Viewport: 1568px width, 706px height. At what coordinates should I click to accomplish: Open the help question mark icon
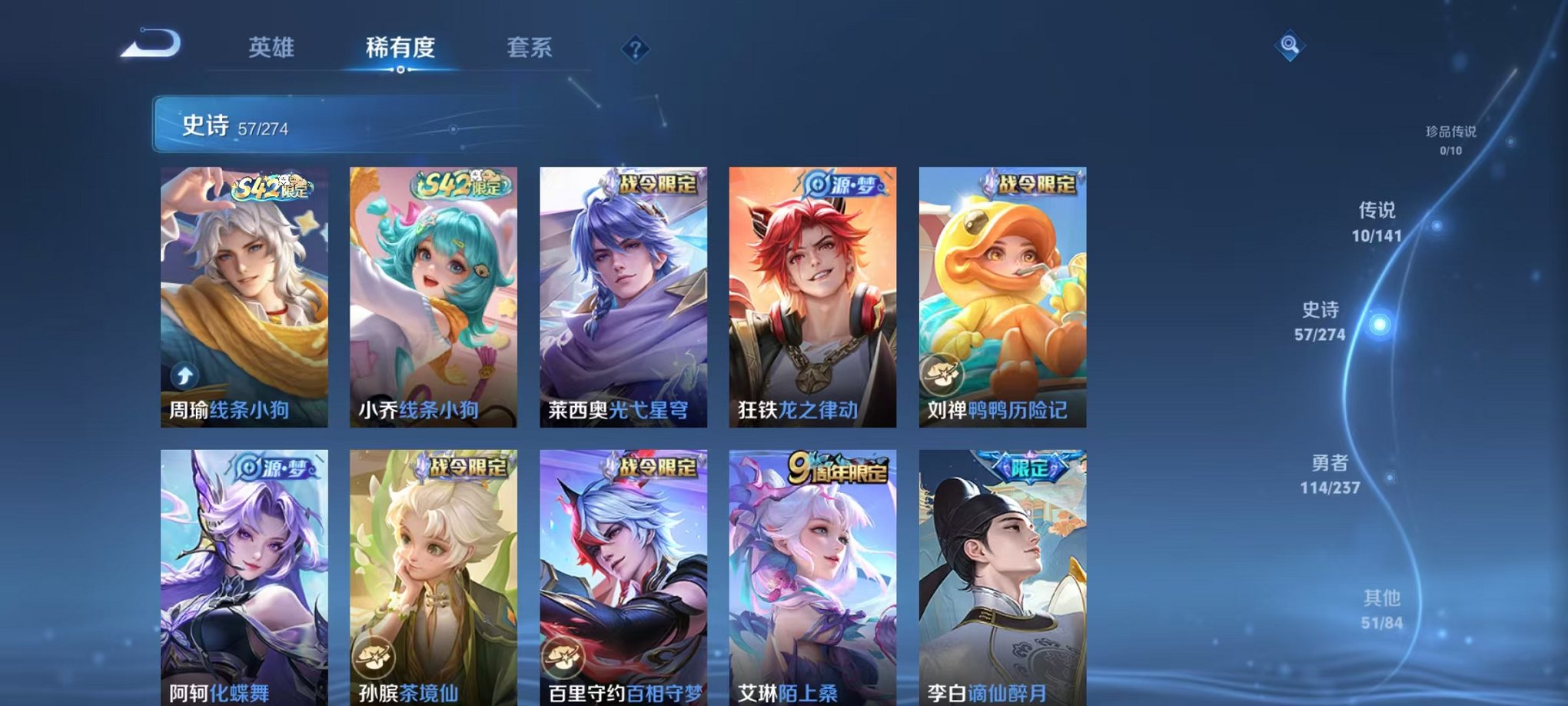point(635,50)
